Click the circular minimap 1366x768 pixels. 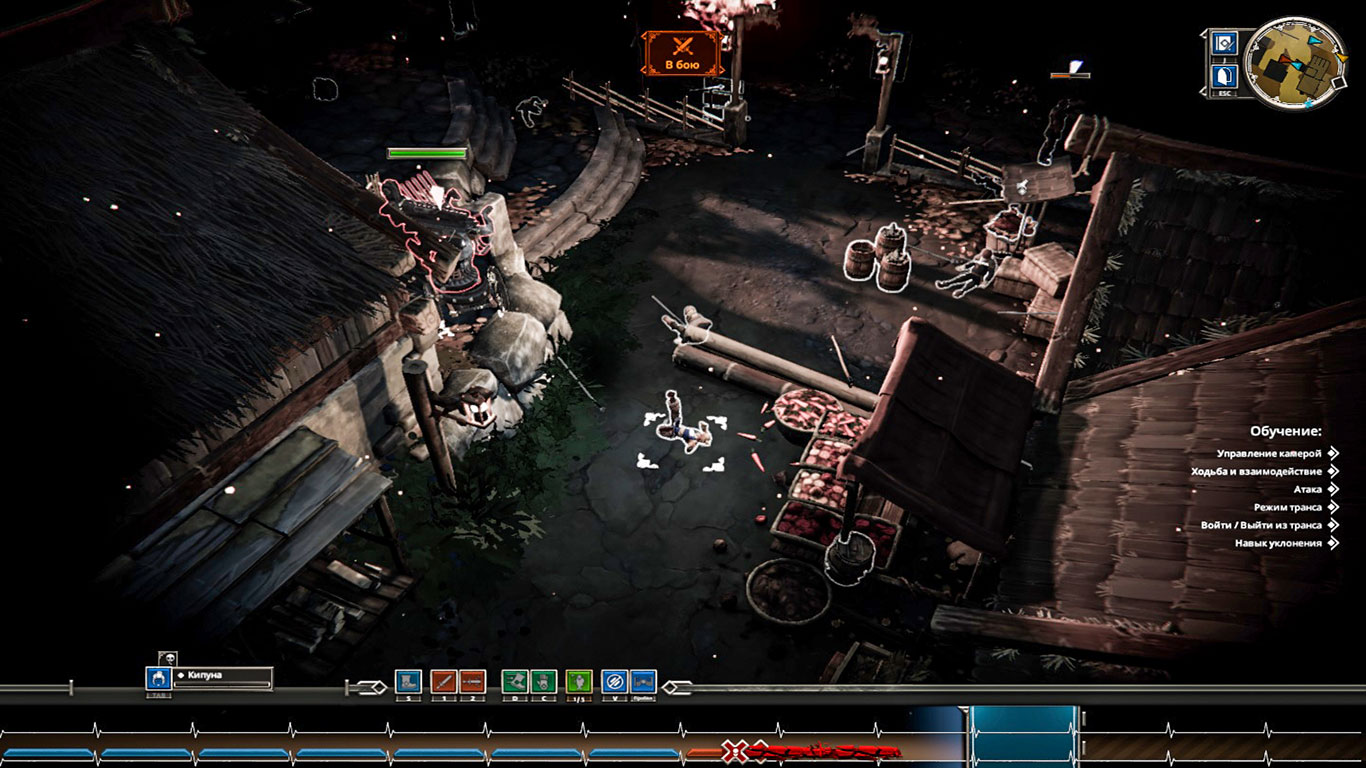[x=1295, y=62]
